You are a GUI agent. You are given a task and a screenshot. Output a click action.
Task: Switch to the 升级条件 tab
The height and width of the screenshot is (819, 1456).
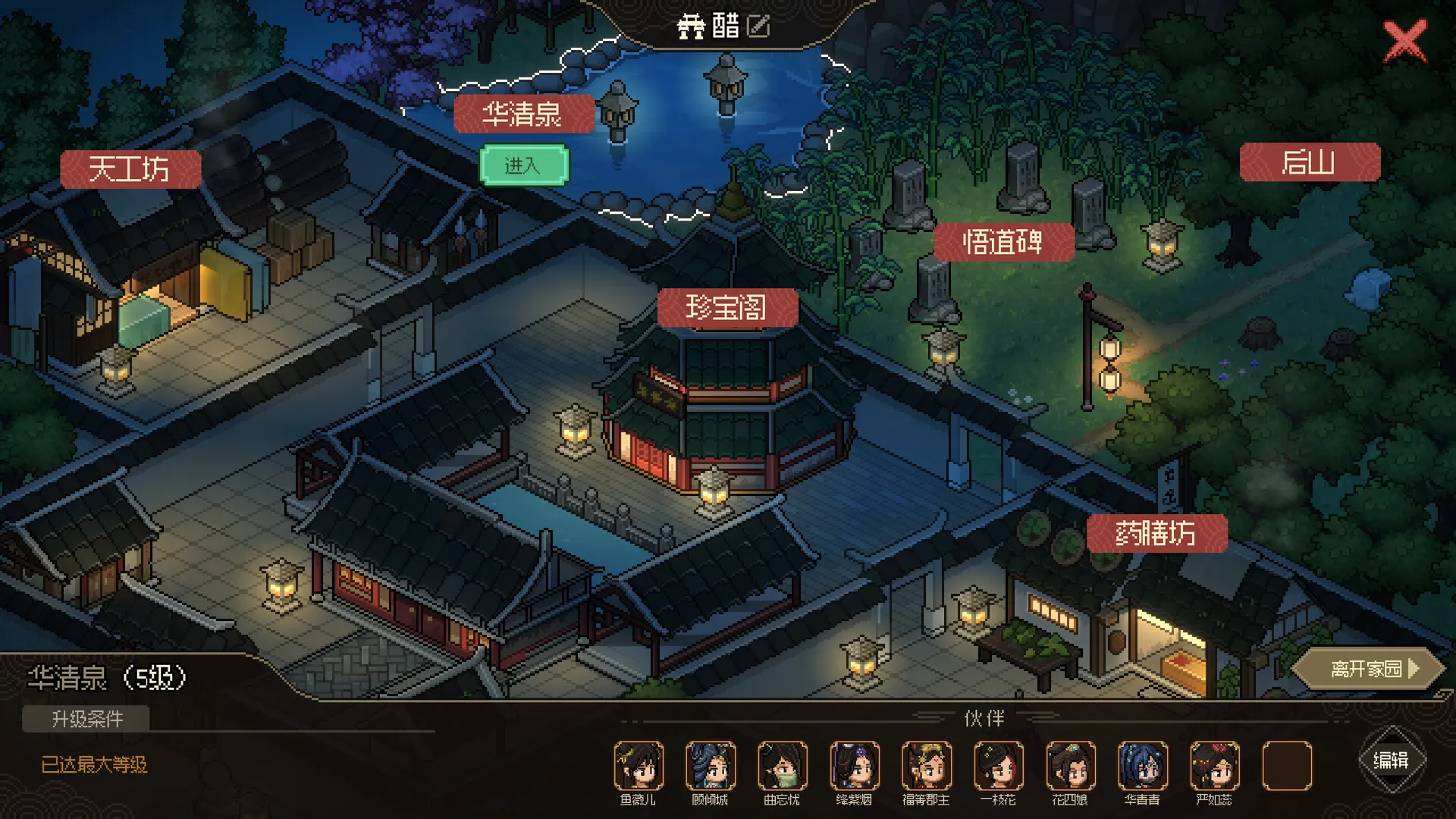[x=86, y=720]
